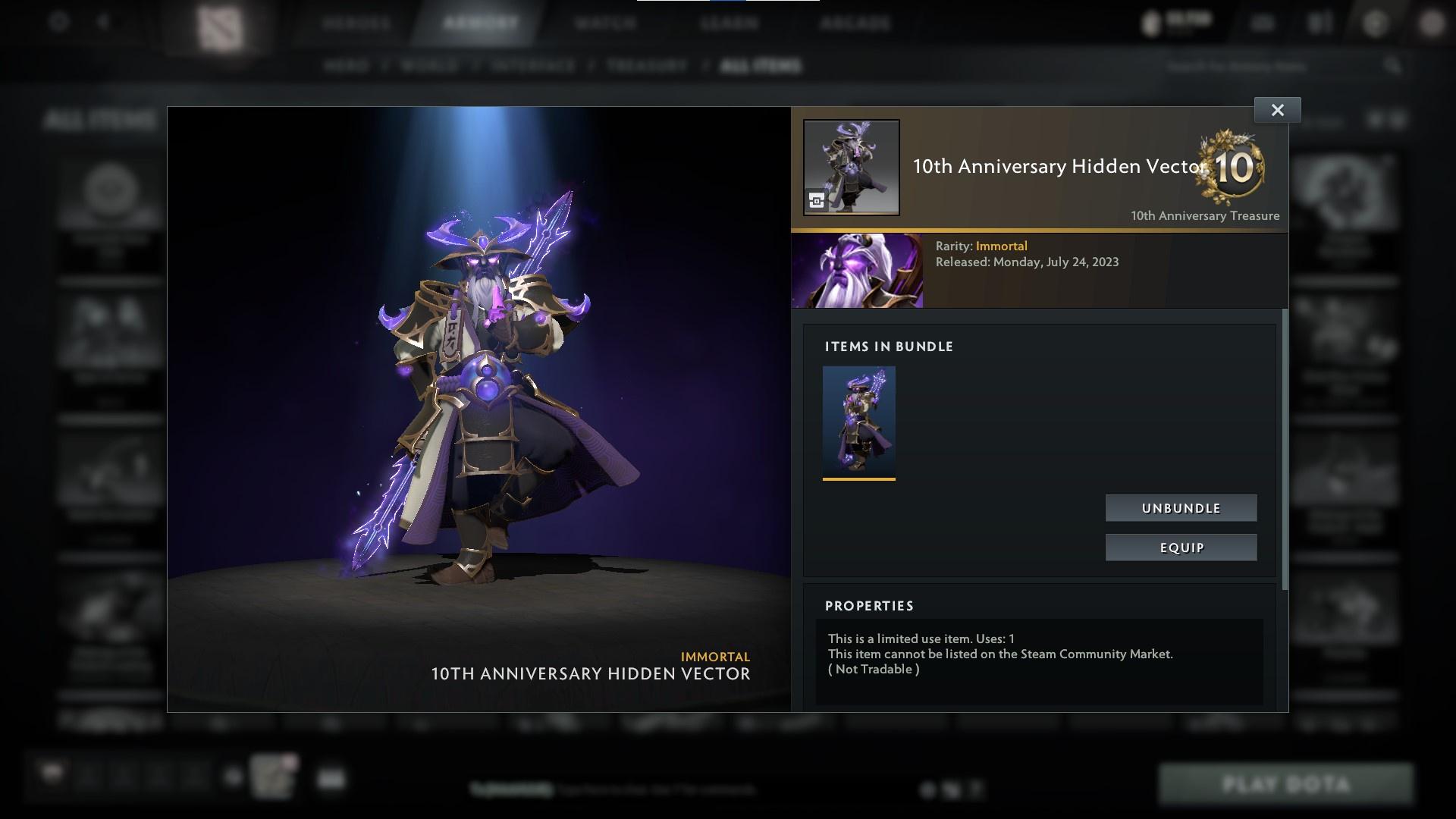Click the 10th Anniversary Treasure label

coord(1203,215)
